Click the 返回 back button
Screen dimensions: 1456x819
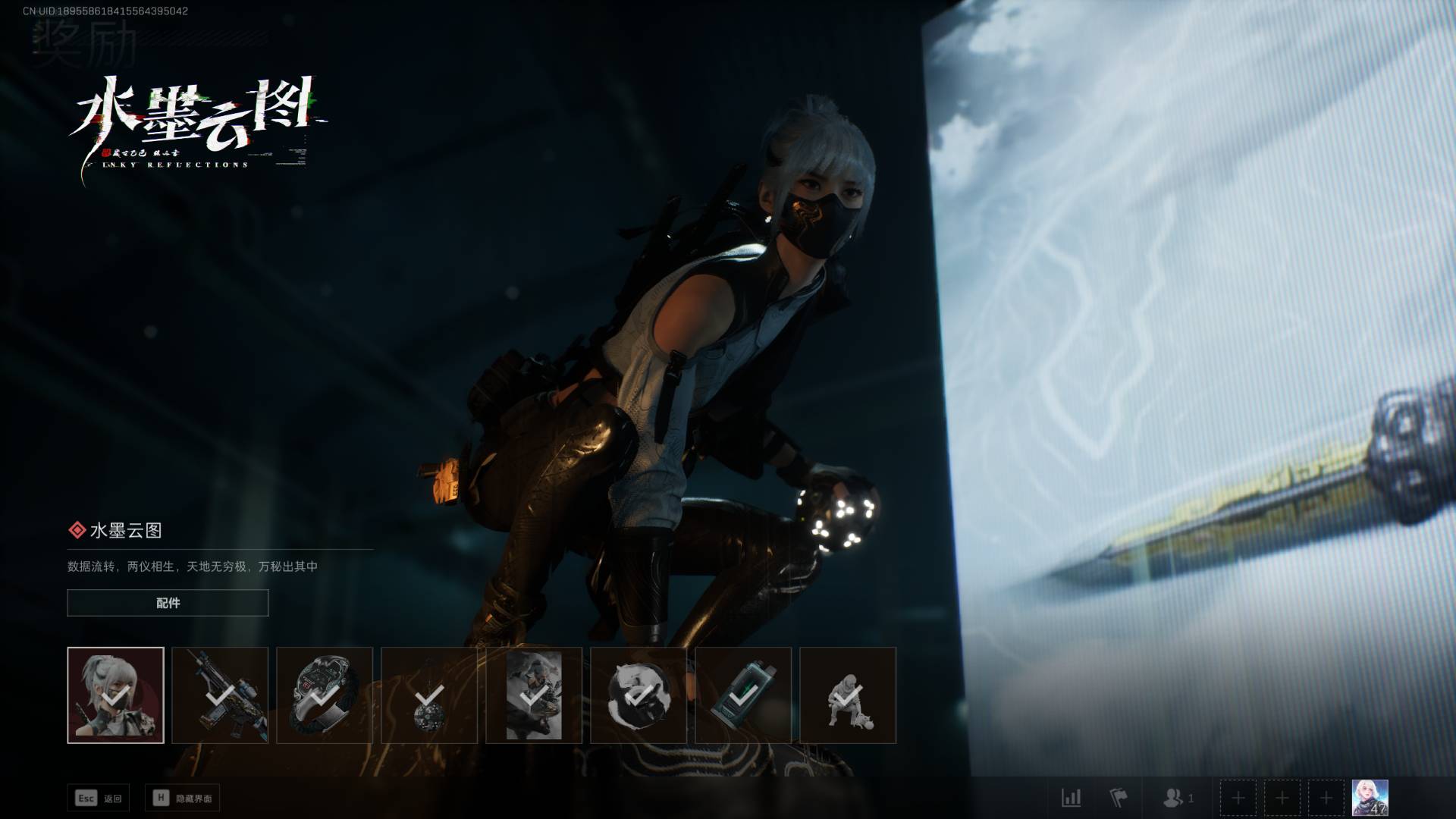[99, 798]
